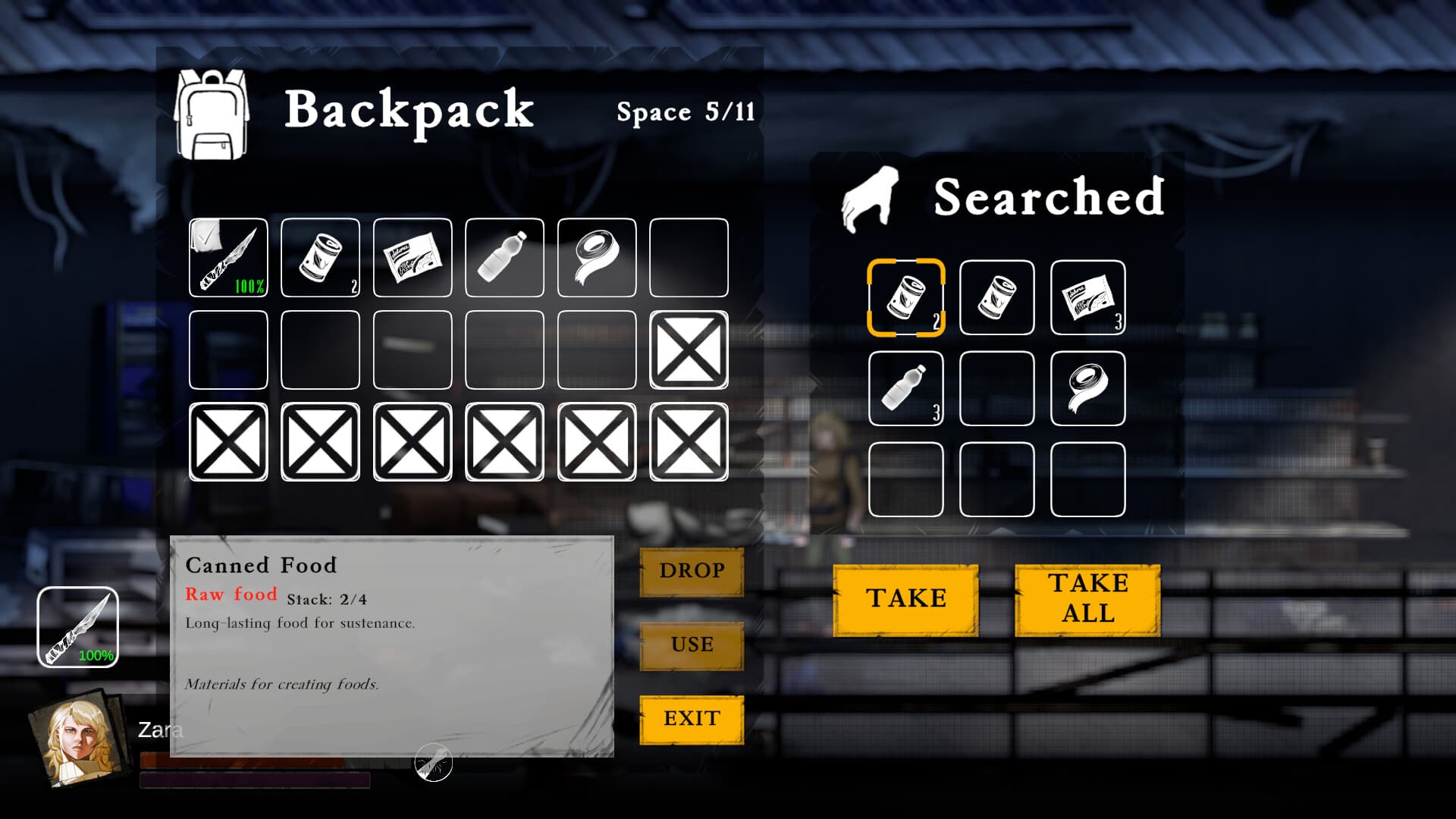
Task: Select the tape roll in the backpack
Action: click(596, 259)
